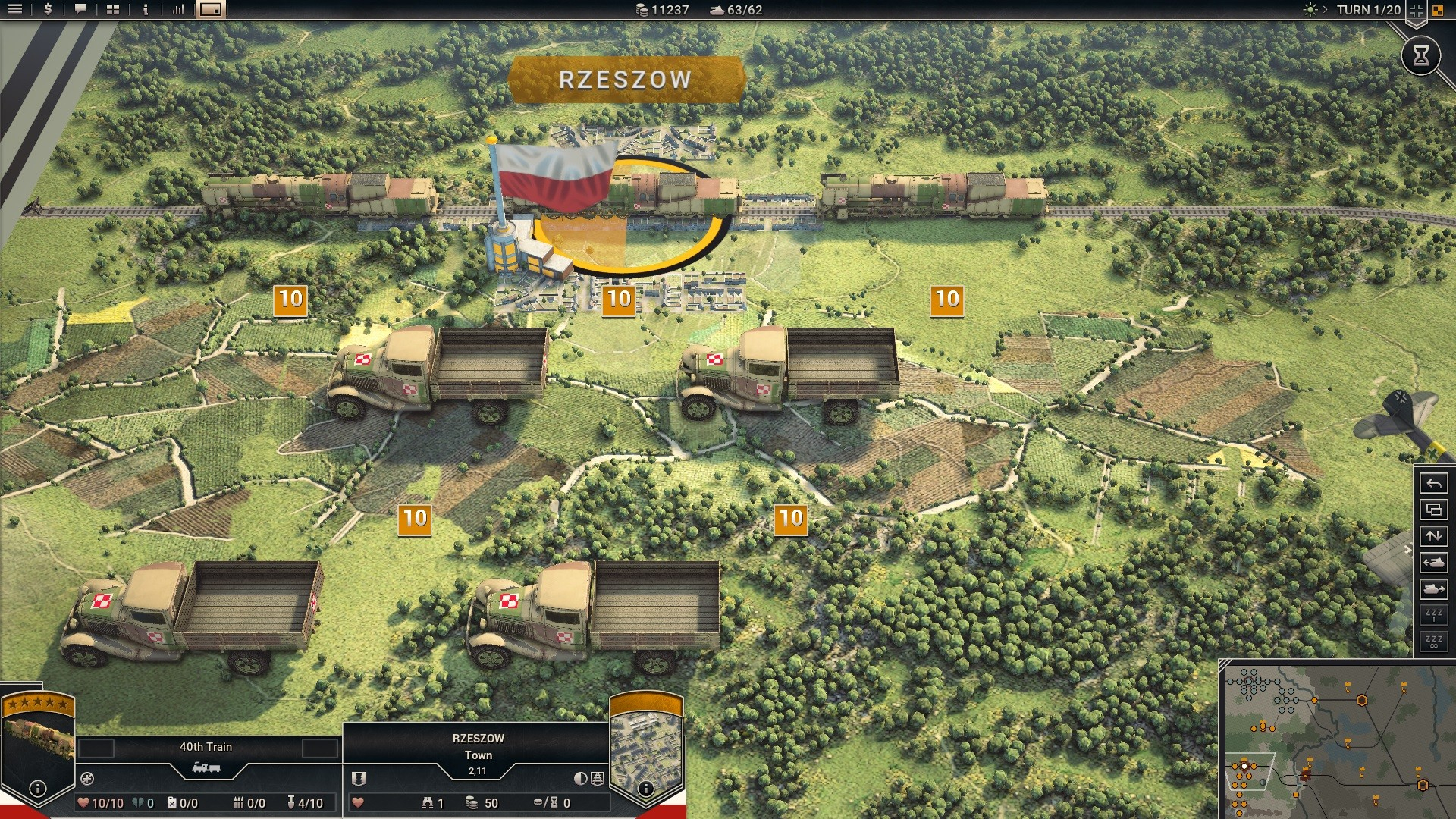Open the speech bubble message log
Image resolution: width=1456 pixels, height=819 pixels.
point(80,10)
